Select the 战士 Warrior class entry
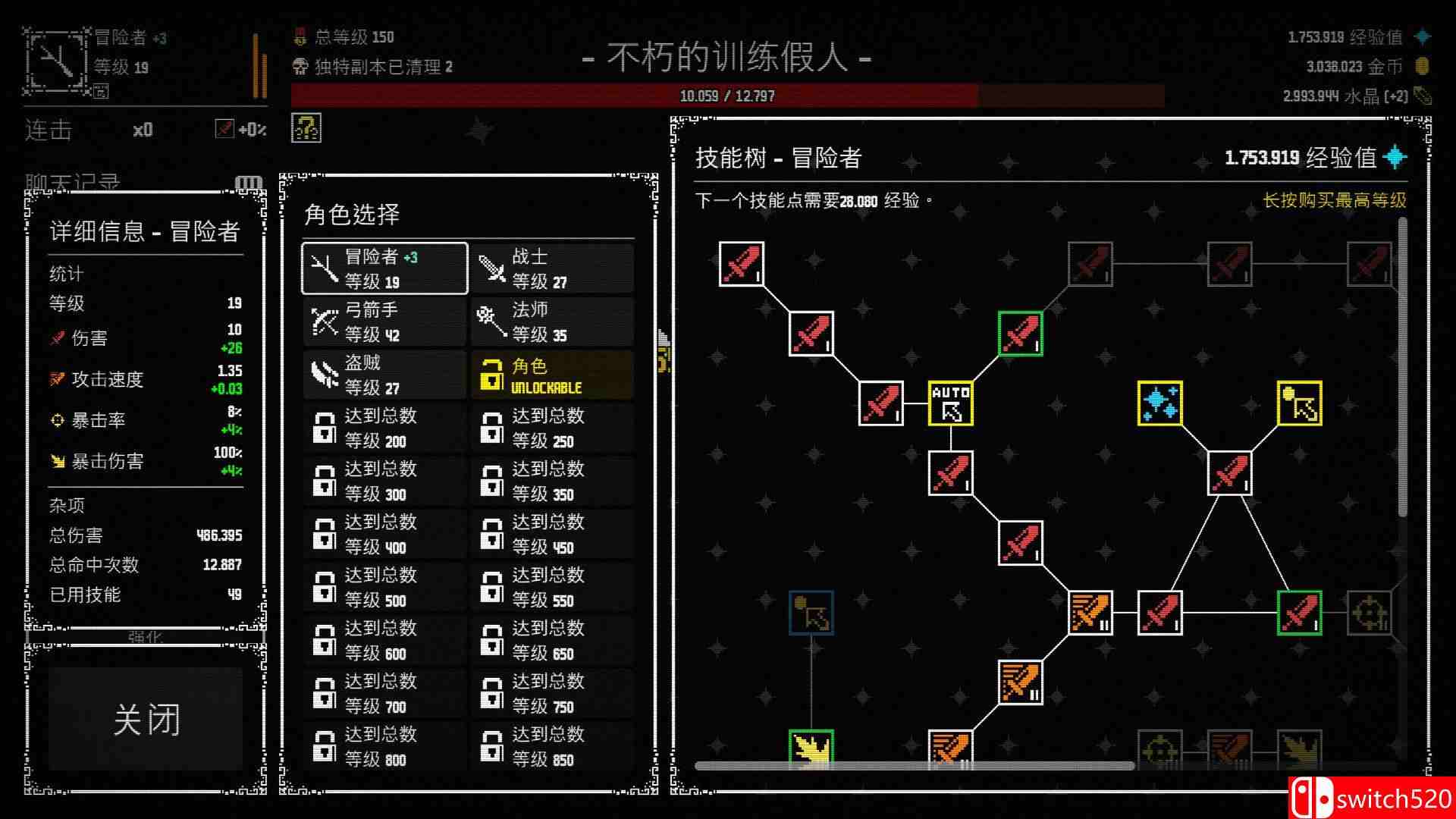The width and height of the screenshot is (1456, 819). click(551, 268)
